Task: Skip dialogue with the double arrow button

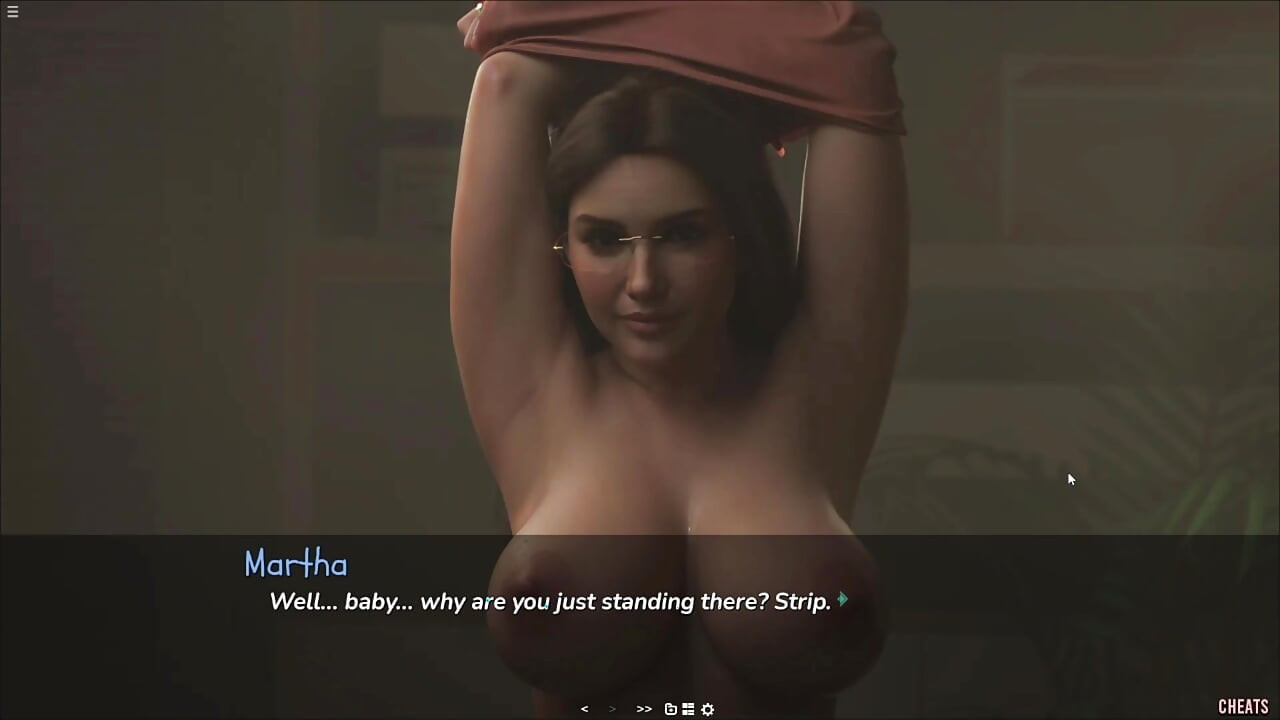Action: pyautogui.click(x=644, y=709)
